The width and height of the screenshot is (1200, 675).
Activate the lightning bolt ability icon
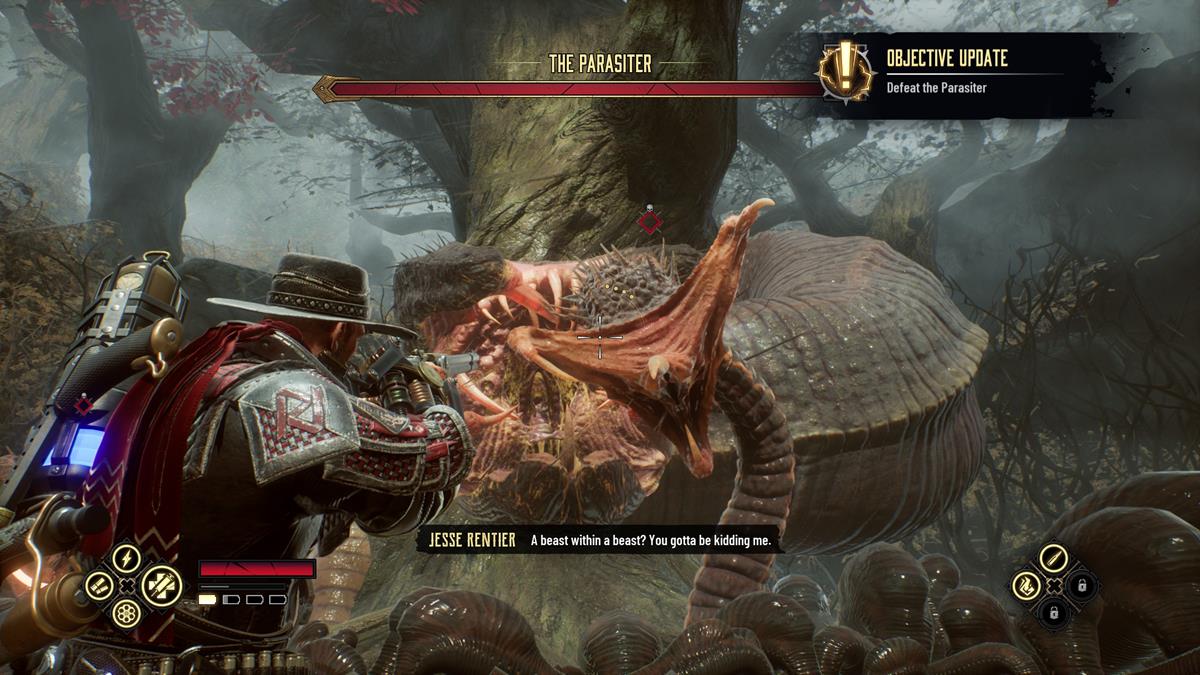(127, 558)
